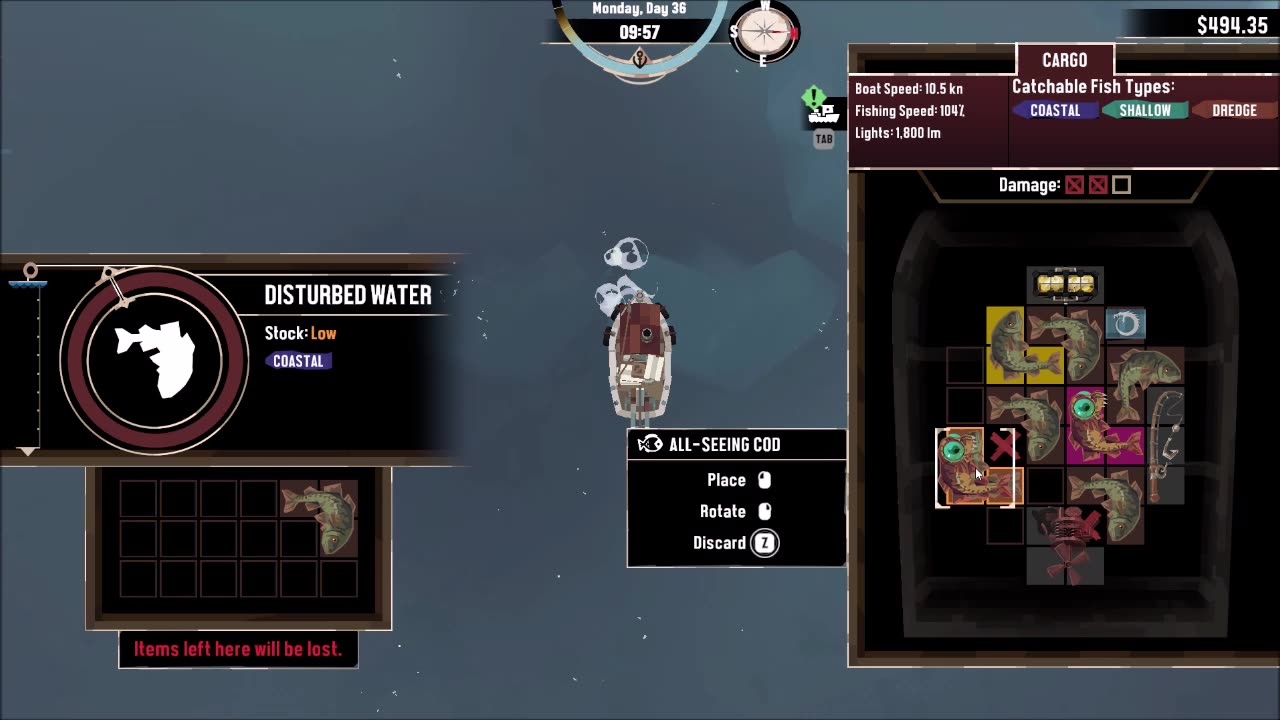Open the Cargo tab
The width and height of the screenshot is (1280, 720).
coord(1064,61)
